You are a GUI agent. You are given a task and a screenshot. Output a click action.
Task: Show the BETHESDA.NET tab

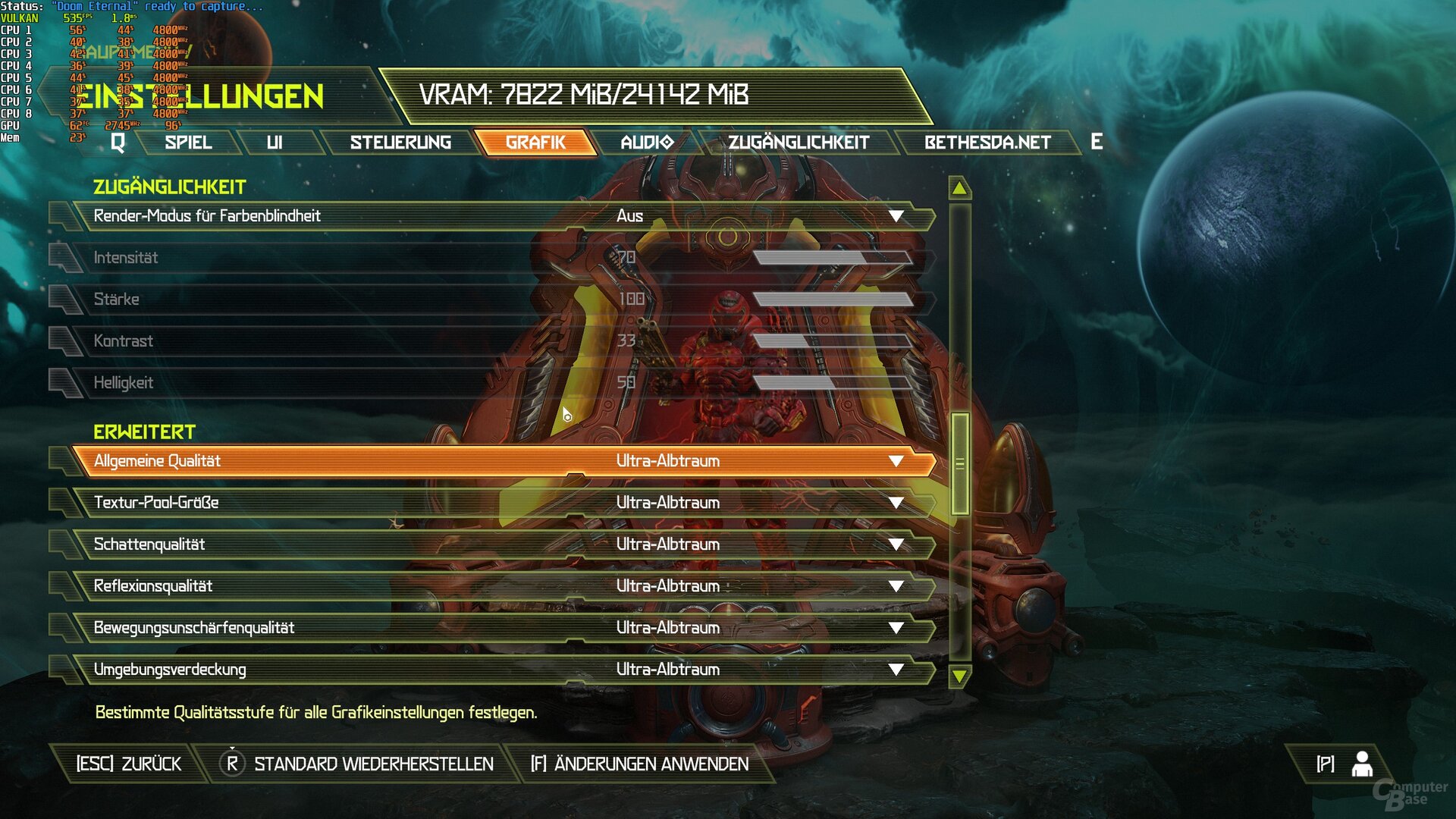(x=987, y=143)
